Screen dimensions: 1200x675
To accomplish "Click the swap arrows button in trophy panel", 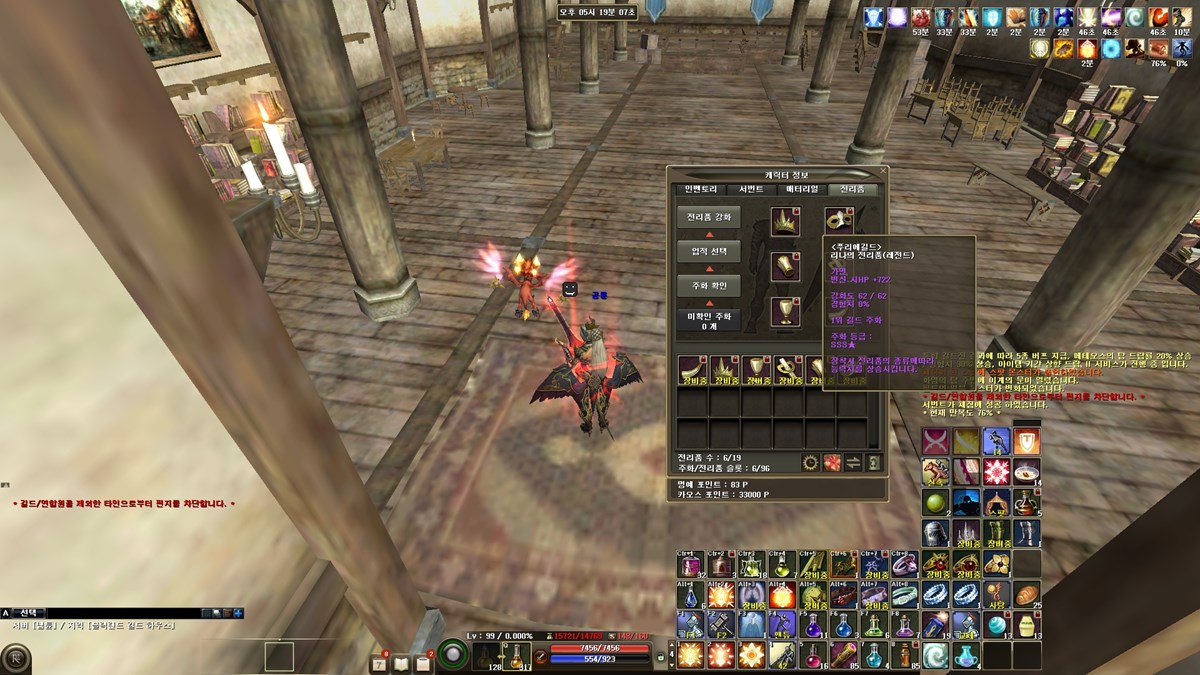I will pyautogui.click(x=853, y=463).
